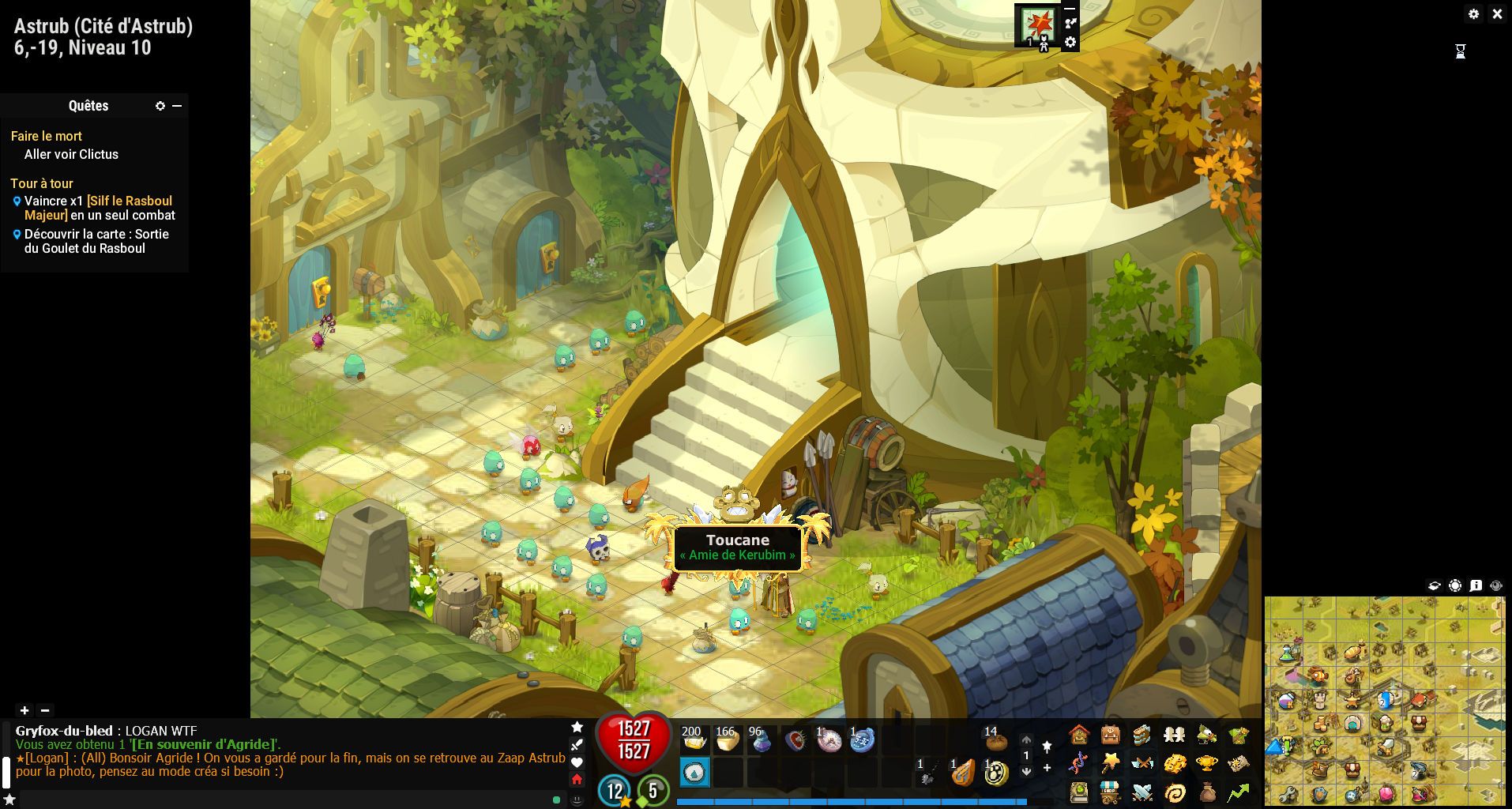The width and height of the screenshot is (1512, 809).
Task: Select the 'Tour à tour' quest entry
Action: (42, 183)
